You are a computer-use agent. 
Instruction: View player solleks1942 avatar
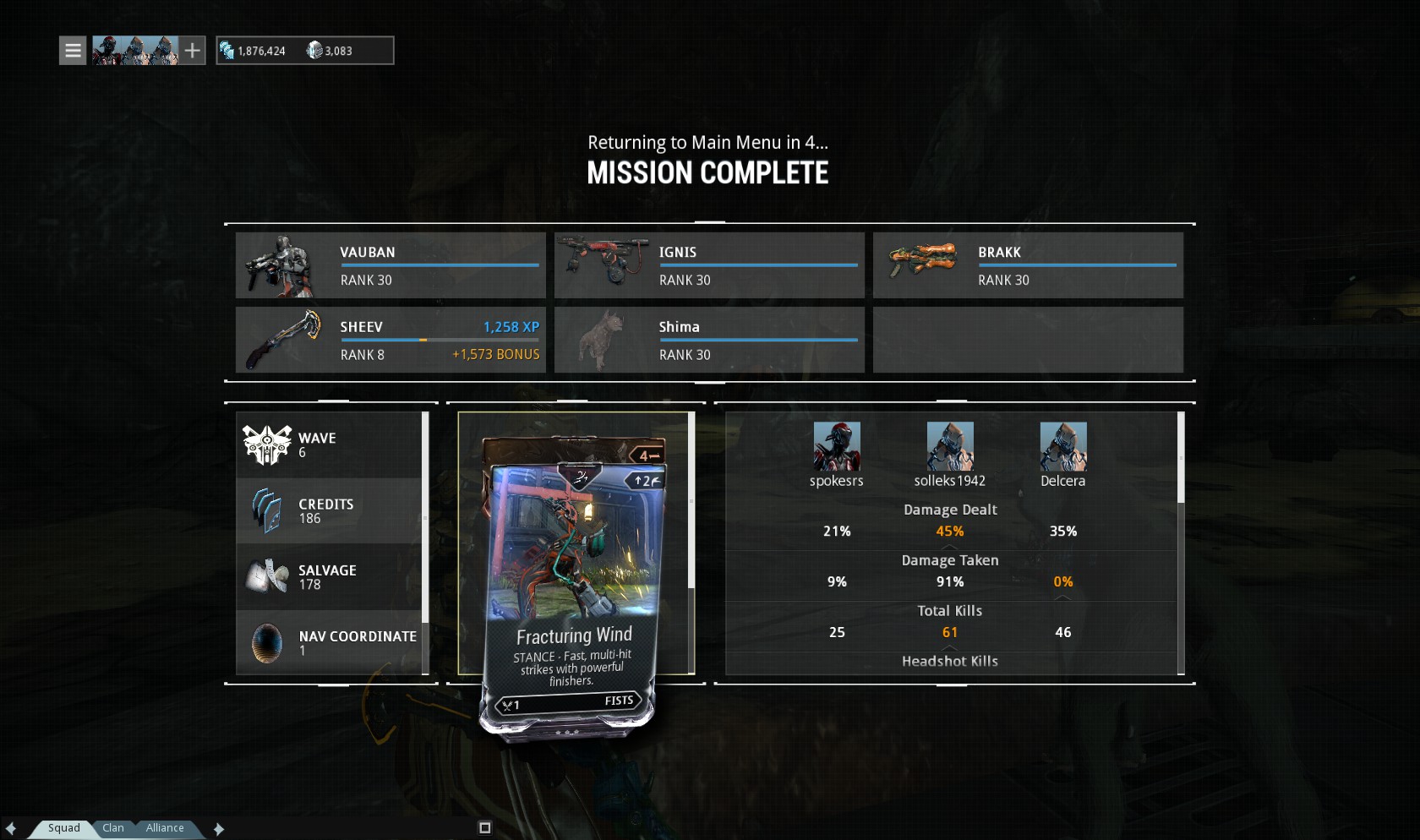(x=950, y=446)
